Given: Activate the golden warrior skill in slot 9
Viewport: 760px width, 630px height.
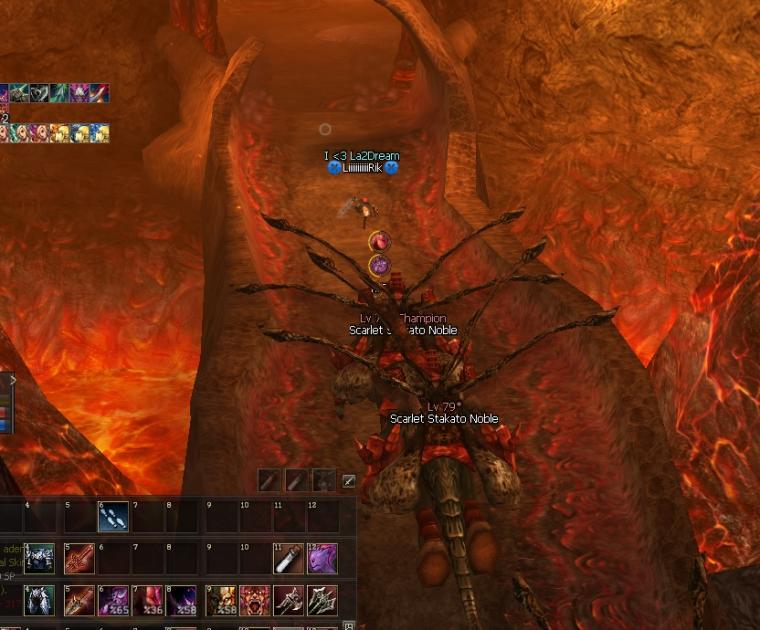Looking at the screenshot, I should coord(218,600).
